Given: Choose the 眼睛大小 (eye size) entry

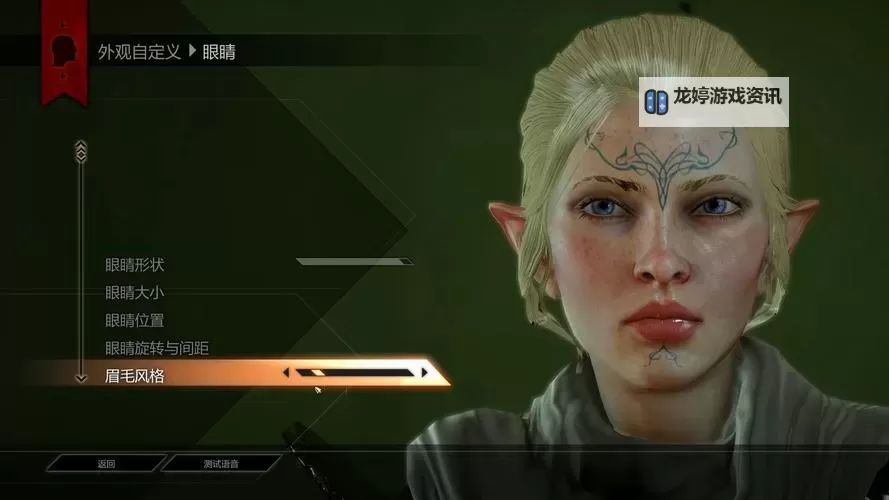Looking at the screenshot, I should 135,293.
